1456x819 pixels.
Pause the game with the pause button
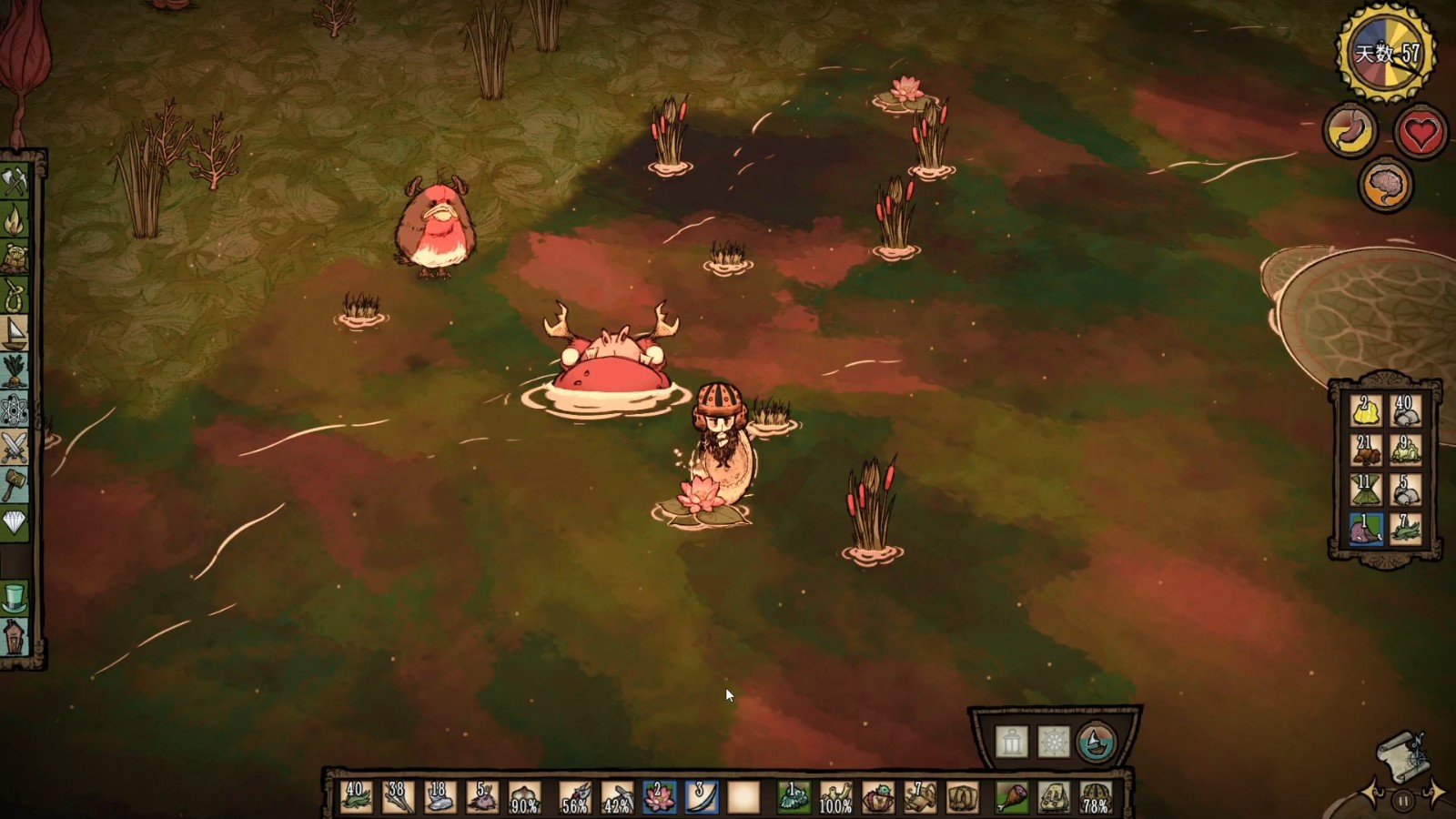1403,801
